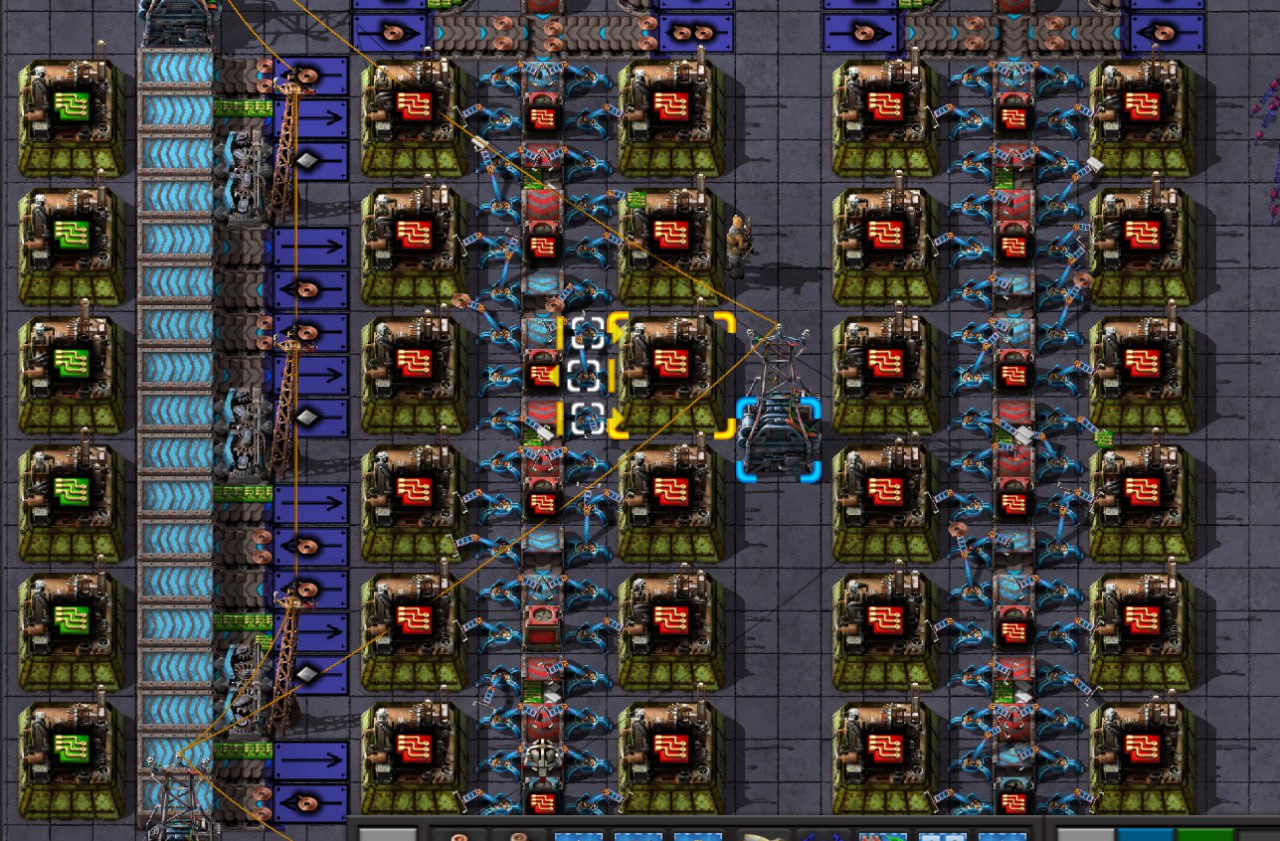Viewport: 1280px width, 841px height.
Task: Click the purple panel marked with a diamond symbol
Action: pyautogui.click(x=308, y=160)
